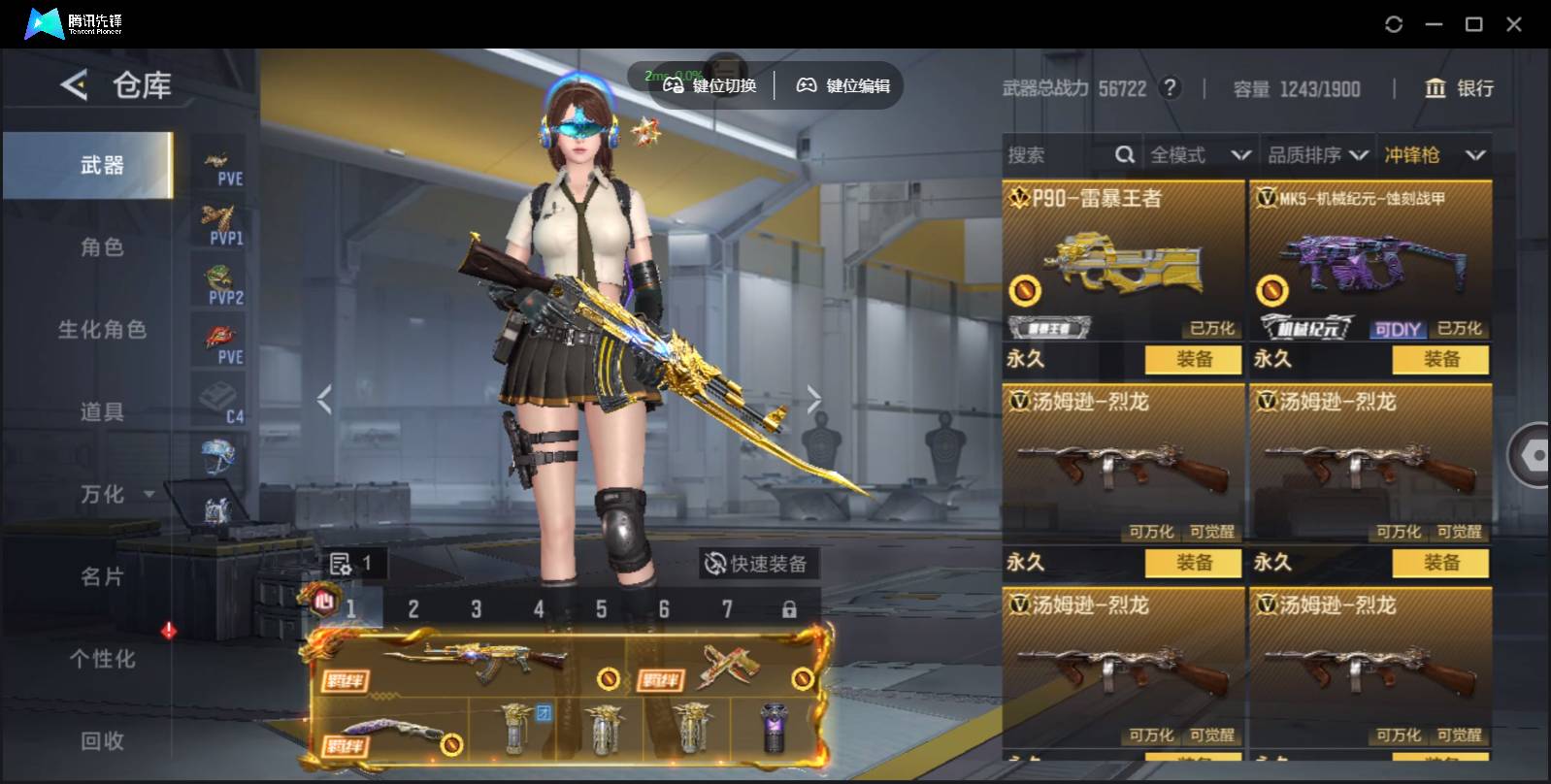Show the next character view arrow
Image resolution: width=1551 pixels, height=784 pixels.
click(x=813, y=399)
